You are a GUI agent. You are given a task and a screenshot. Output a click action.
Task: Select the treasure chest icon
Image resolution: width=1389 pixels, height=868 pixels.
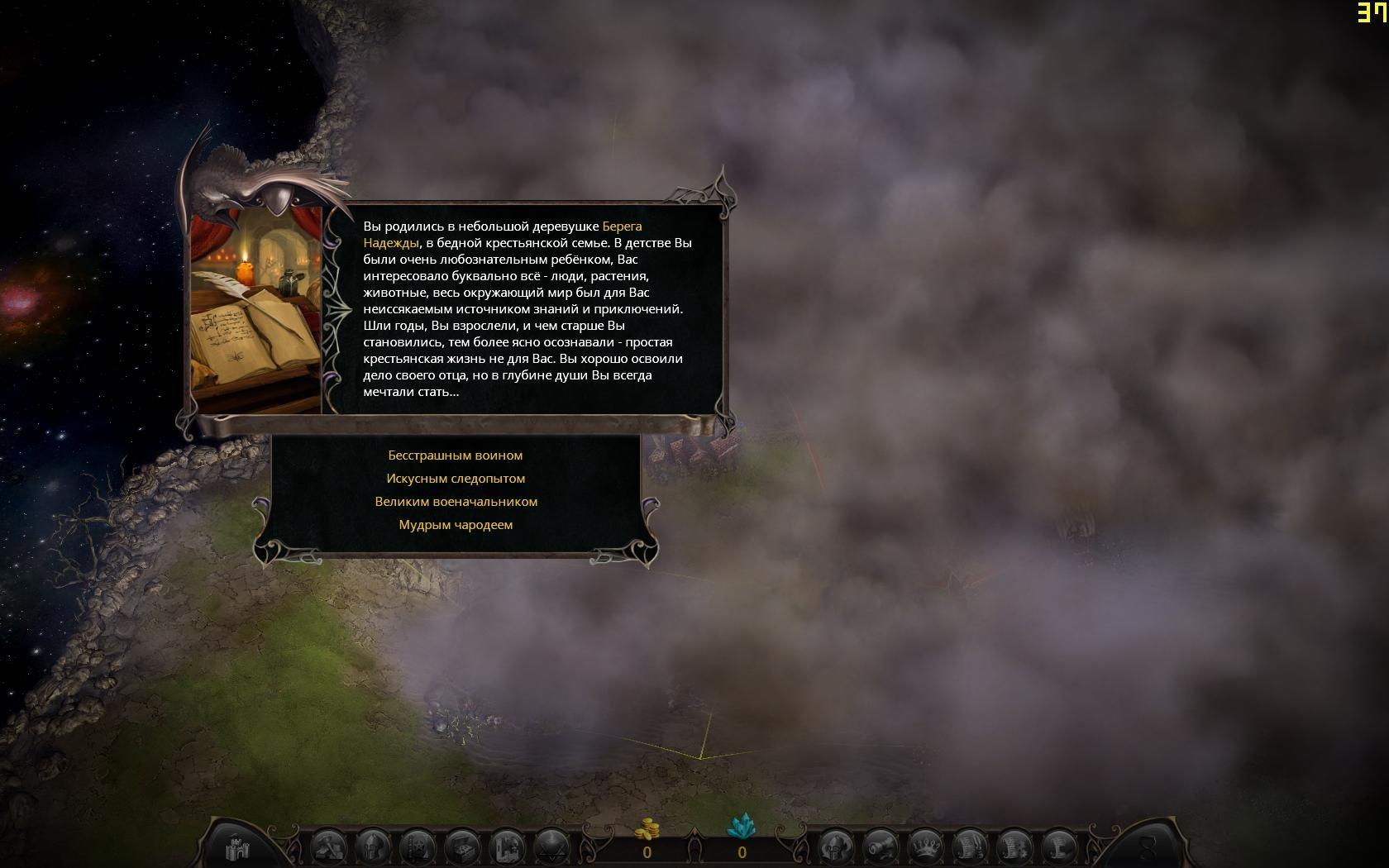pyautogui.click(x=463, y=847)
